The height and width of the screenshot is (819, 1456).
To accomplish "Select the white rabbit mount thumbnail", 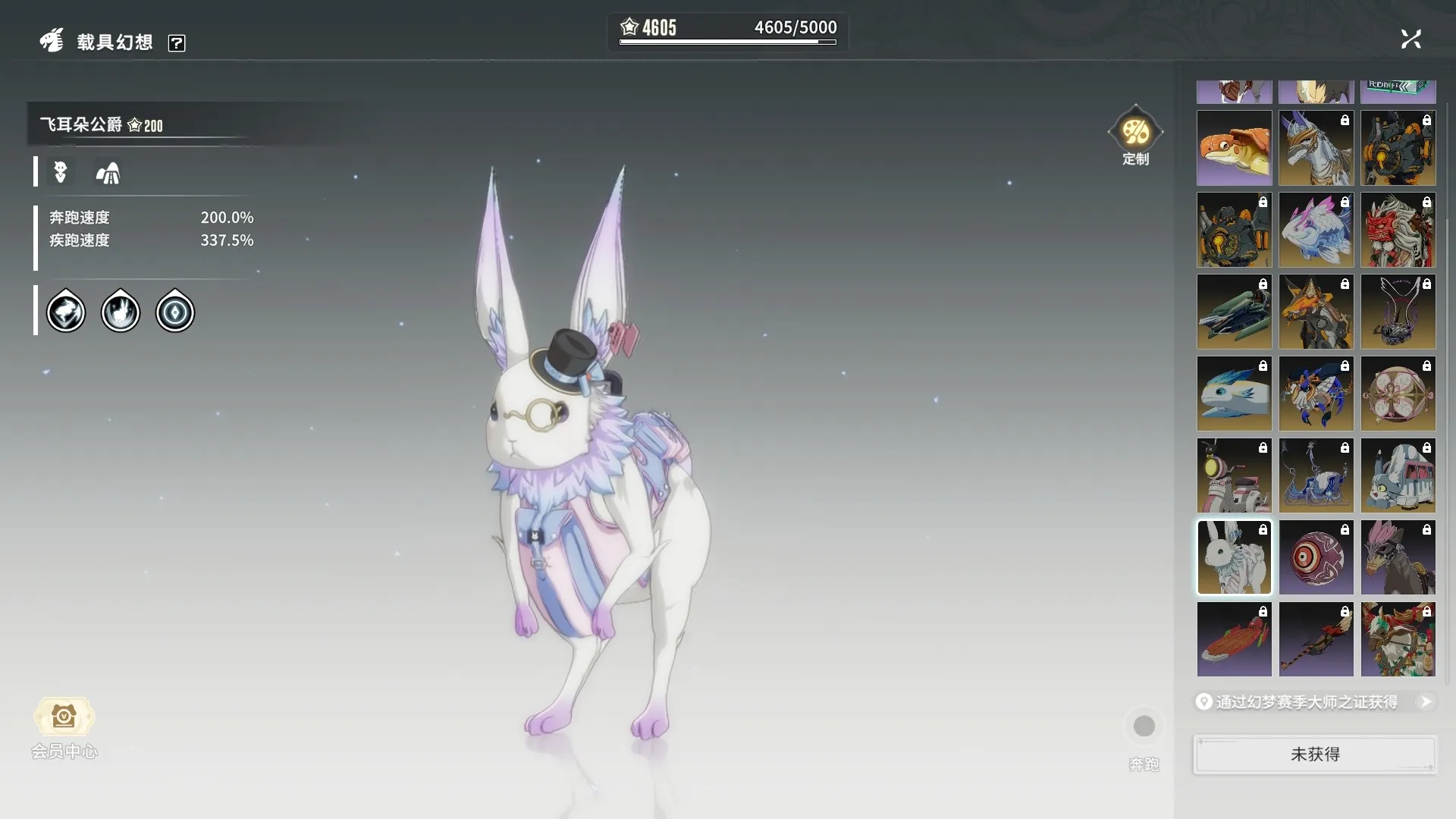I will (x=1234, y=557).
